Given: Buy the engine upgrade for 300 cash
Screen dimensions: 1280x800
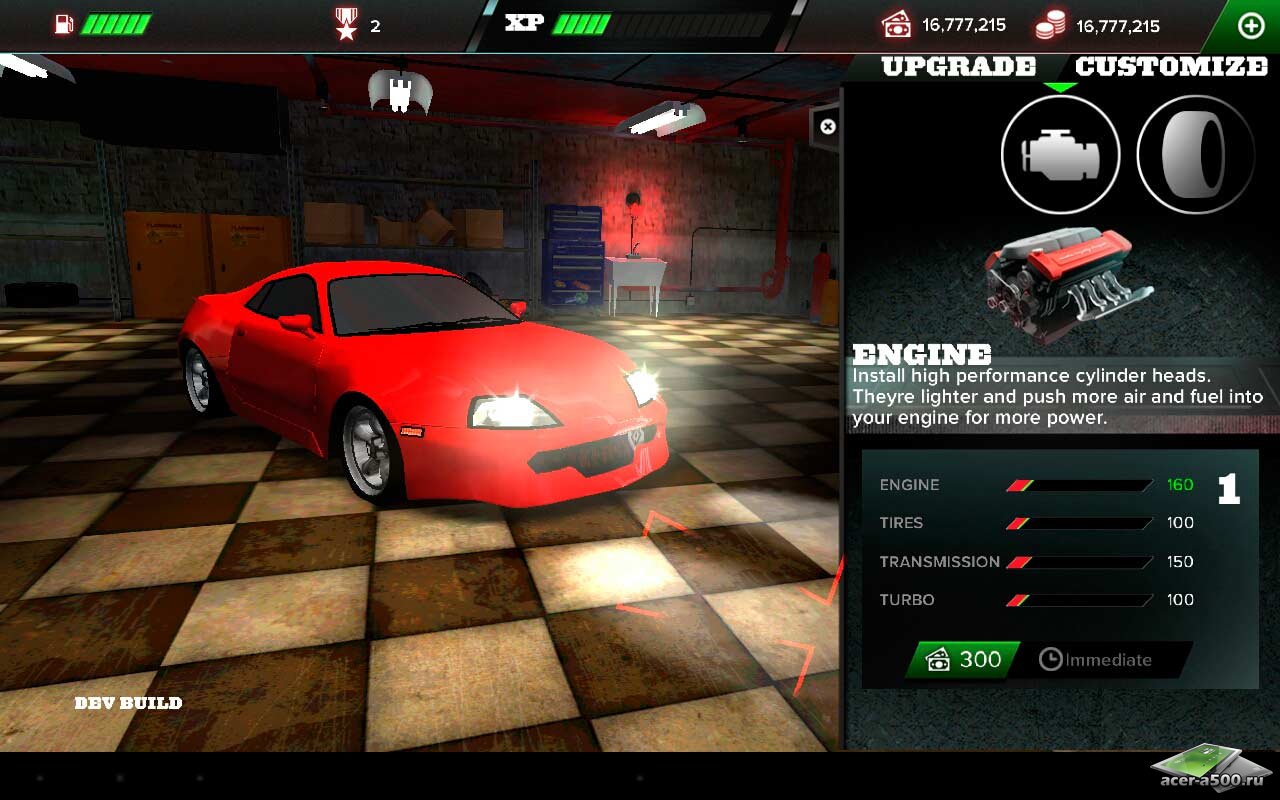Looking at the screenshot, I should click(x=963, y=660).
